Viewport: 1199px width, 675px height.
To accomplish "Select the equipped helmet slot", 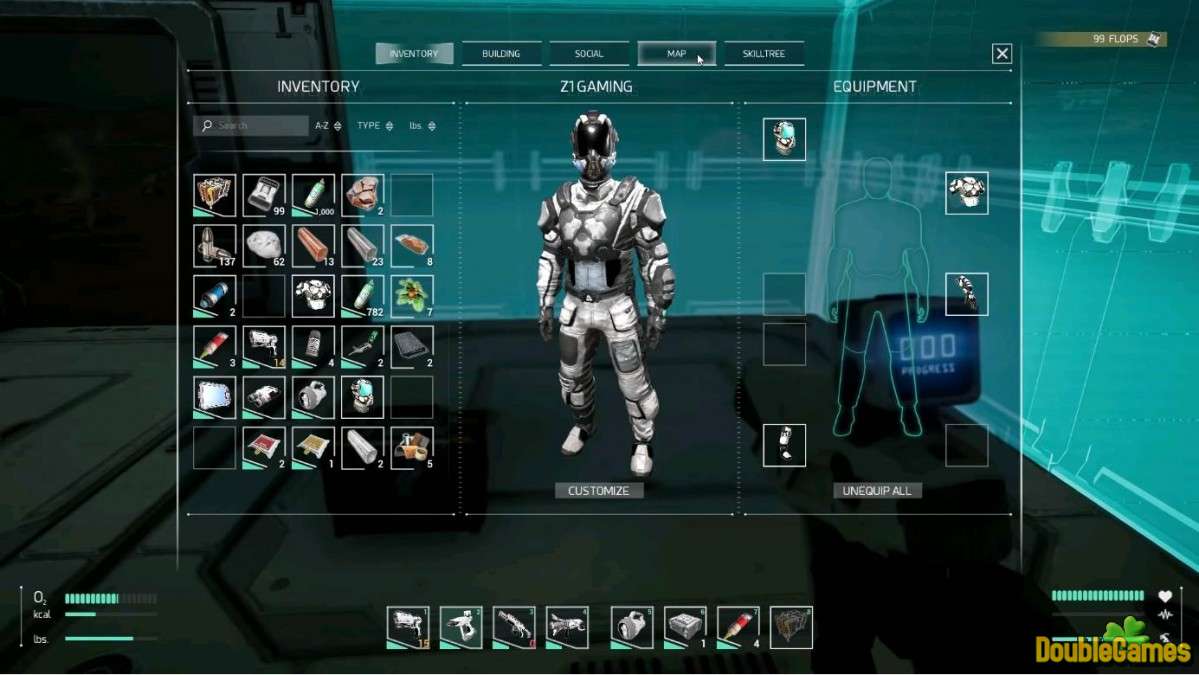I will pos(784,140).
